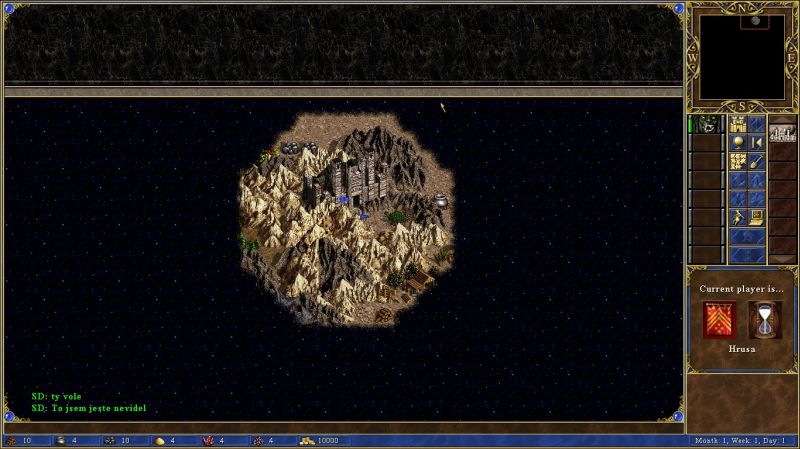
Task: Click the shovel icon button
Action: click(757, 160)
